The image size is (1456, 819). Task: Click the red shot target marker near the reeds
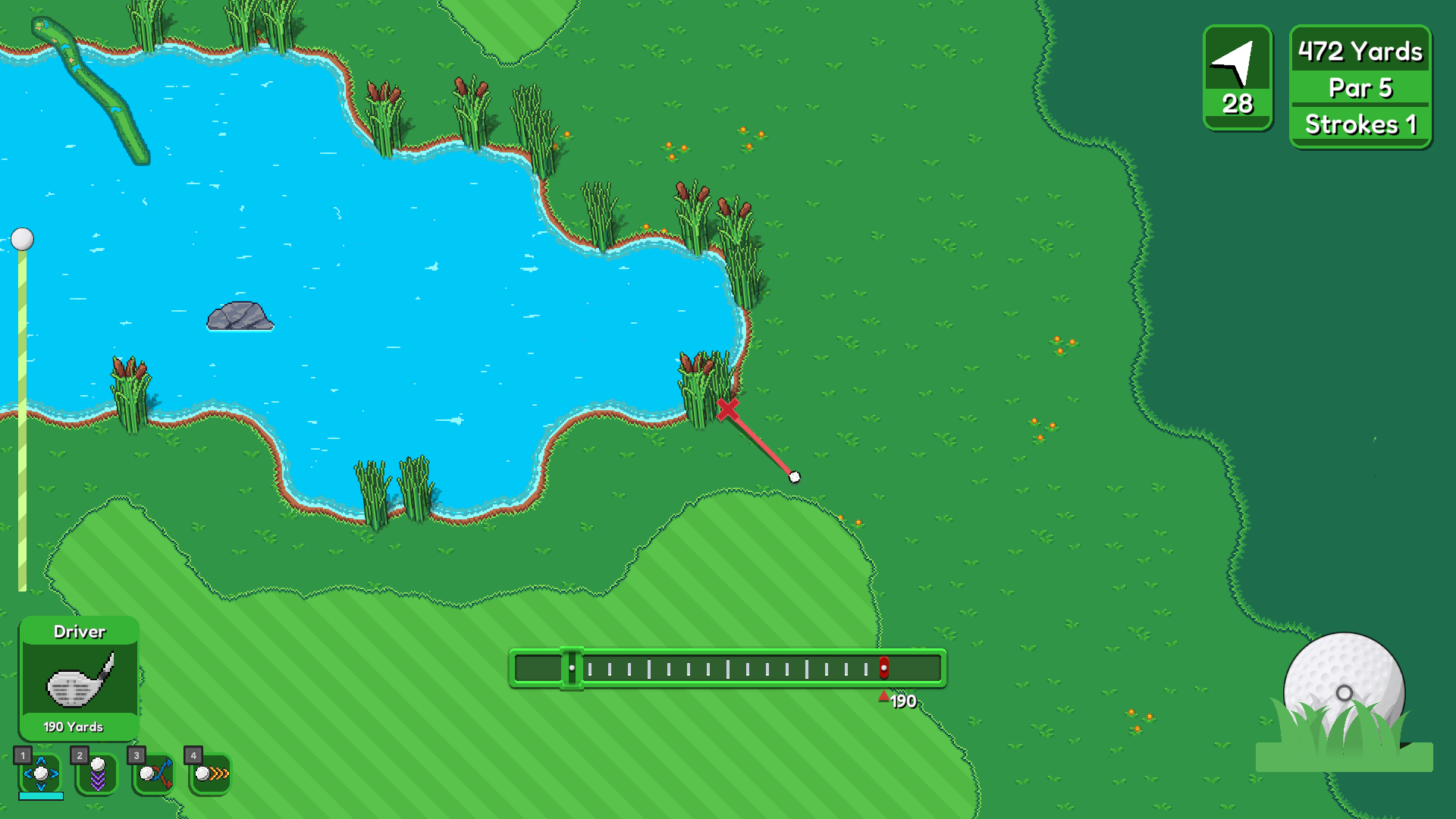point(730,407)
